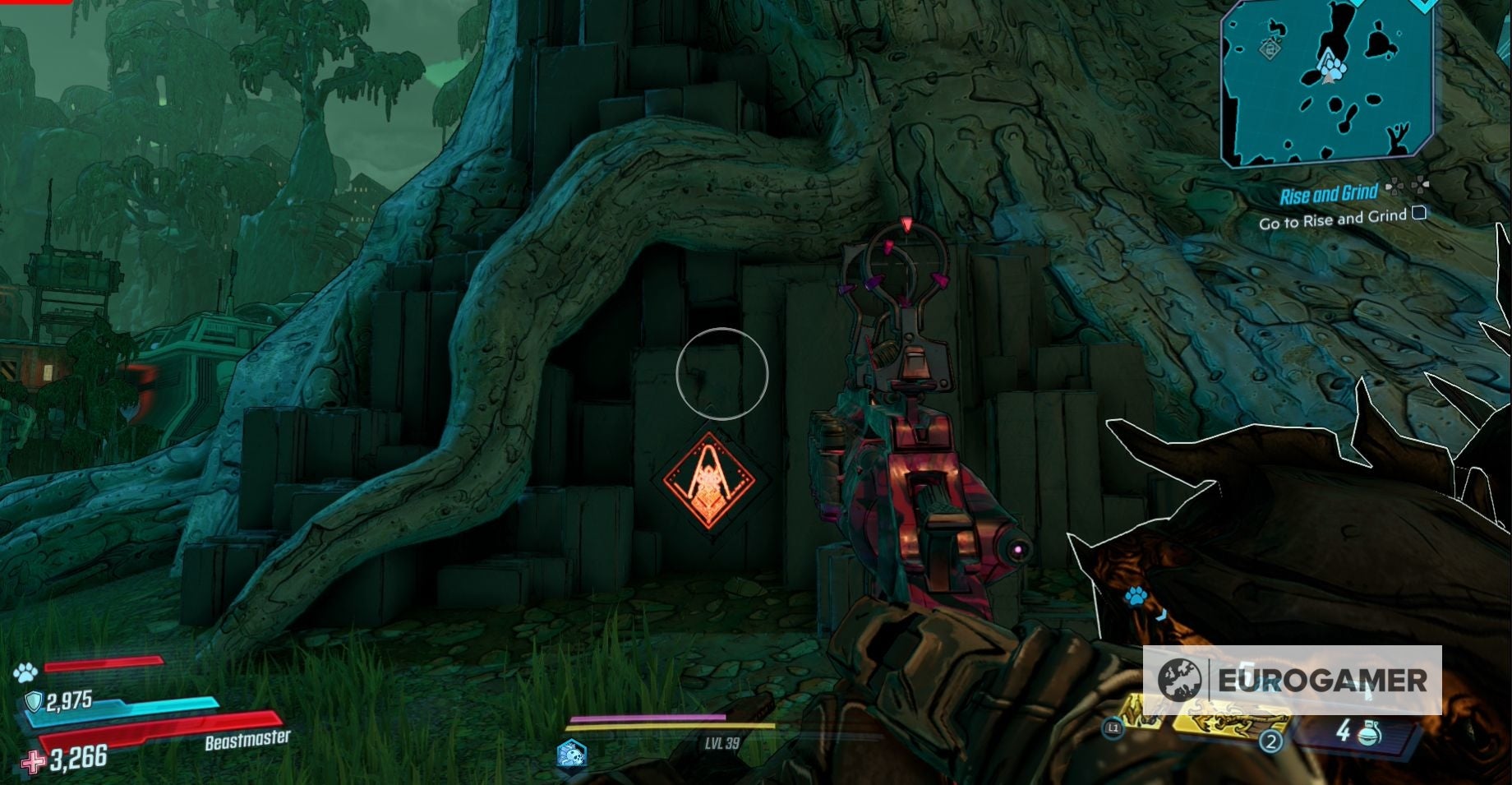The height and width of the screenshot is (785, 1512).
Task: Expand the minimap in the top right corner
Action: (x=1325, y=82)
